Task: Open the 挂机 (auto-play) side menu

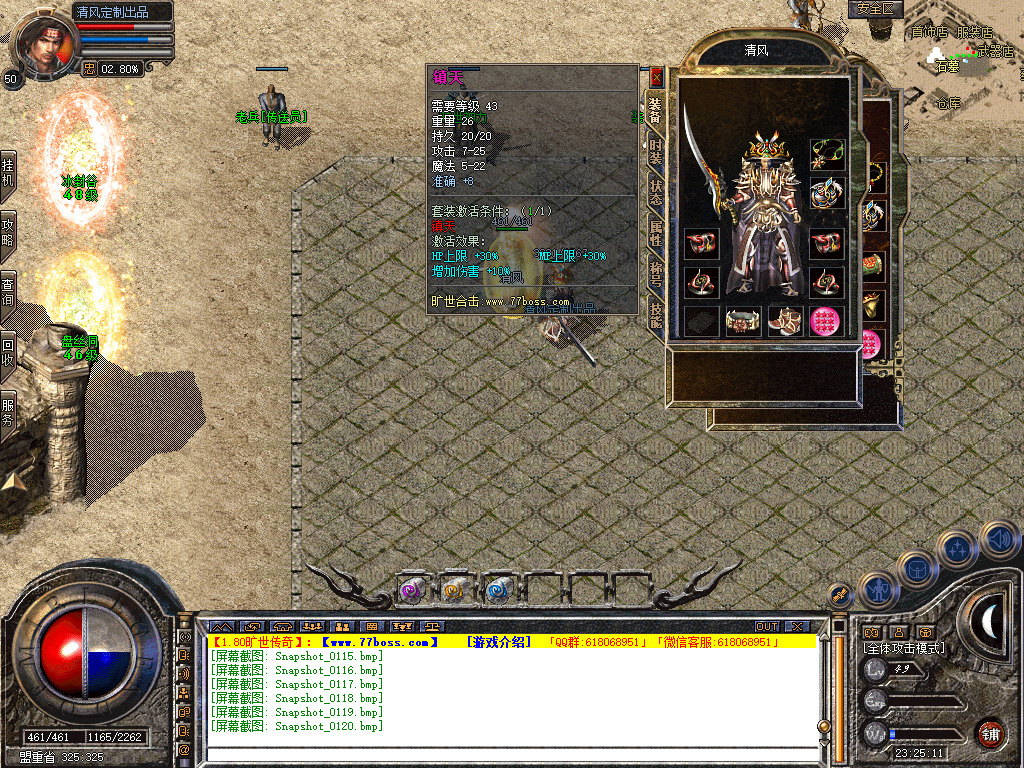Action: pos(8,172)
